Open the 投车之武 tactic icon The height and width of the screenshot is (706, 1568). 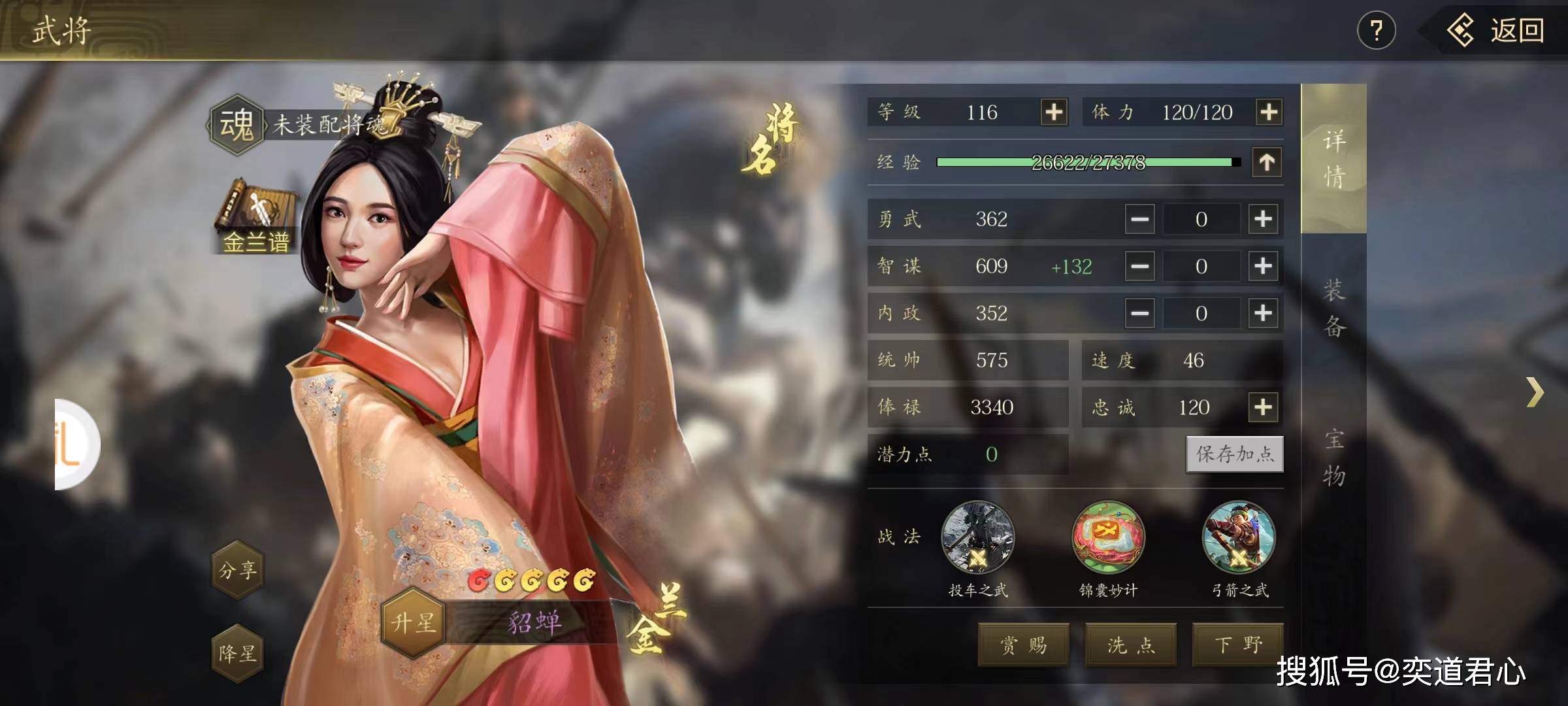point(977,538)
